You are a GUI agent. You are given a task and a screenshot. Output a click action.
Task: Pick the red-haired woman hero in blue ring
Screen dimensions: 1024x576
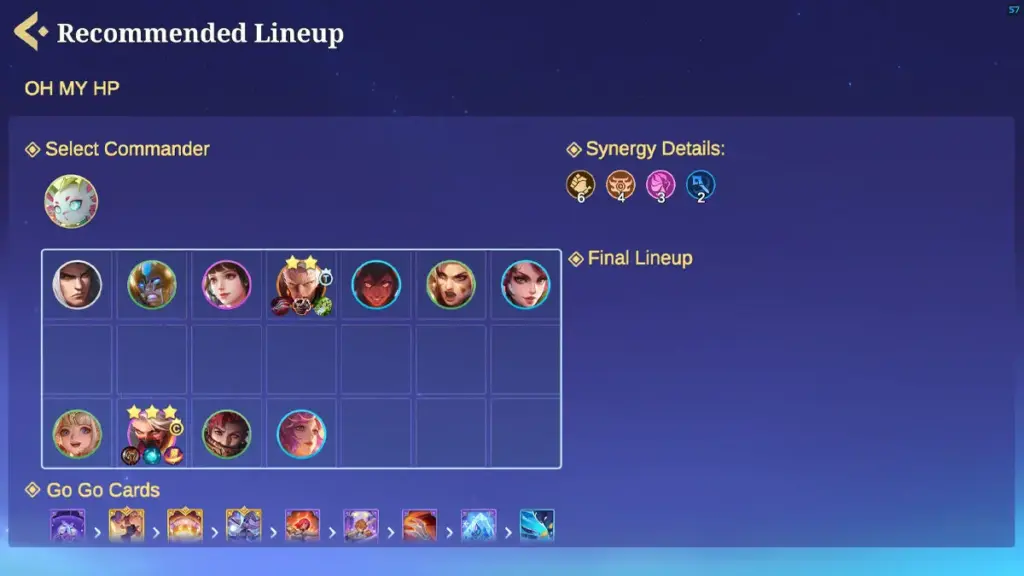click(526, 285)
